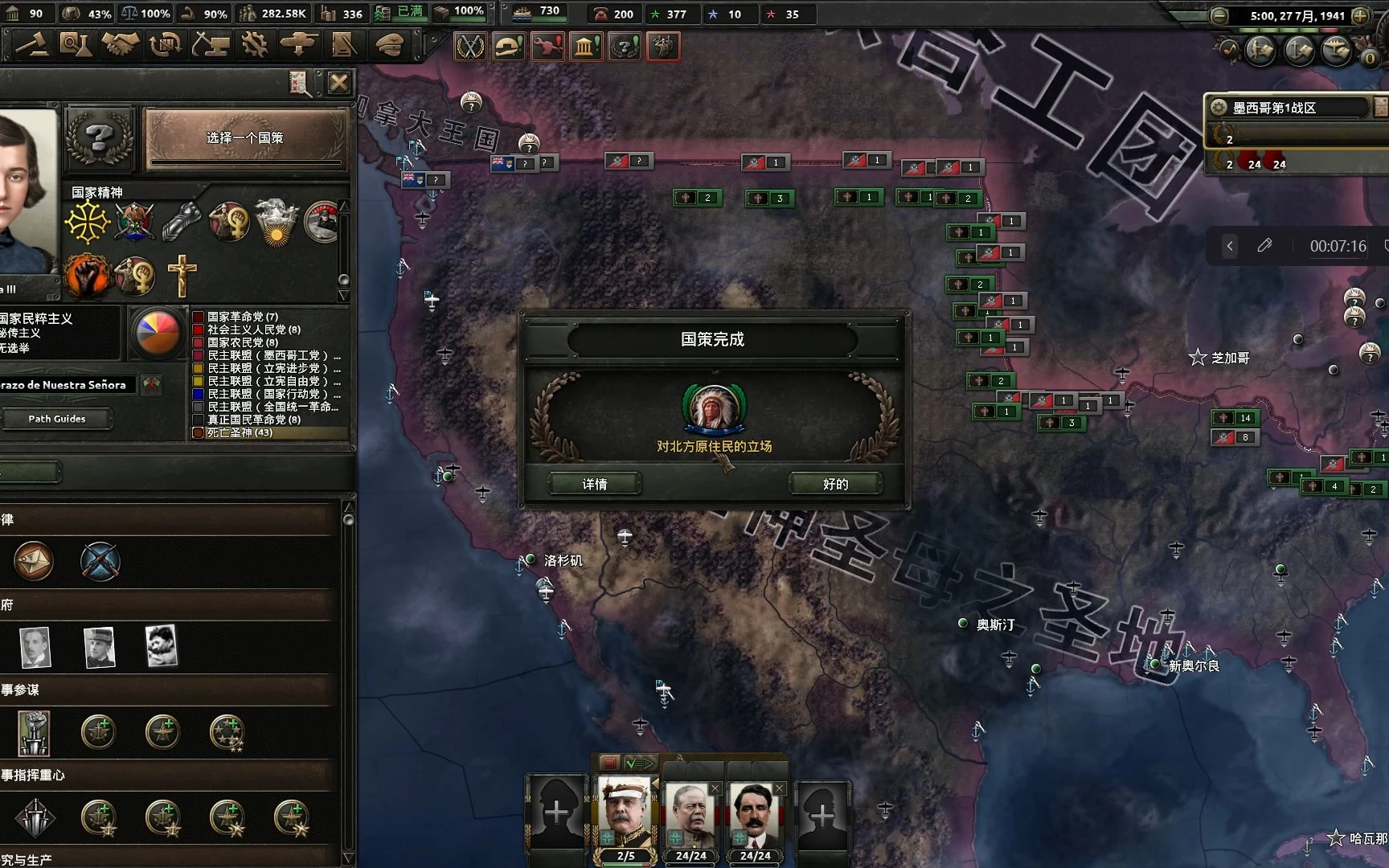Screen dimensions: 1389x868
Task: Confirm the focus popup with 好的
Action: (x=835, y=484)
